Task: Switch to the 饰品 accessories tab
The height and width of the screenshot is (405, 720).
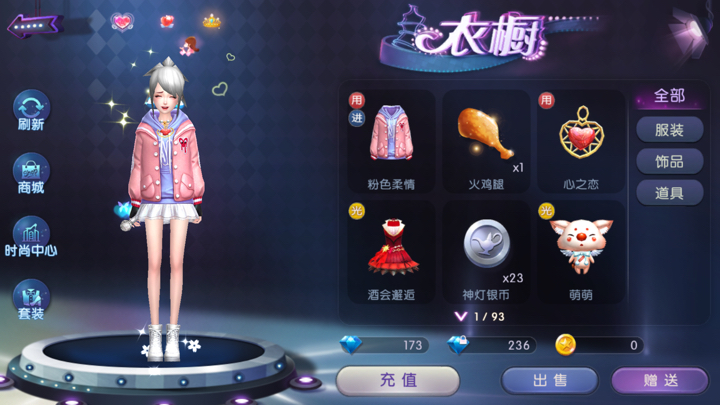Action: 670,161
